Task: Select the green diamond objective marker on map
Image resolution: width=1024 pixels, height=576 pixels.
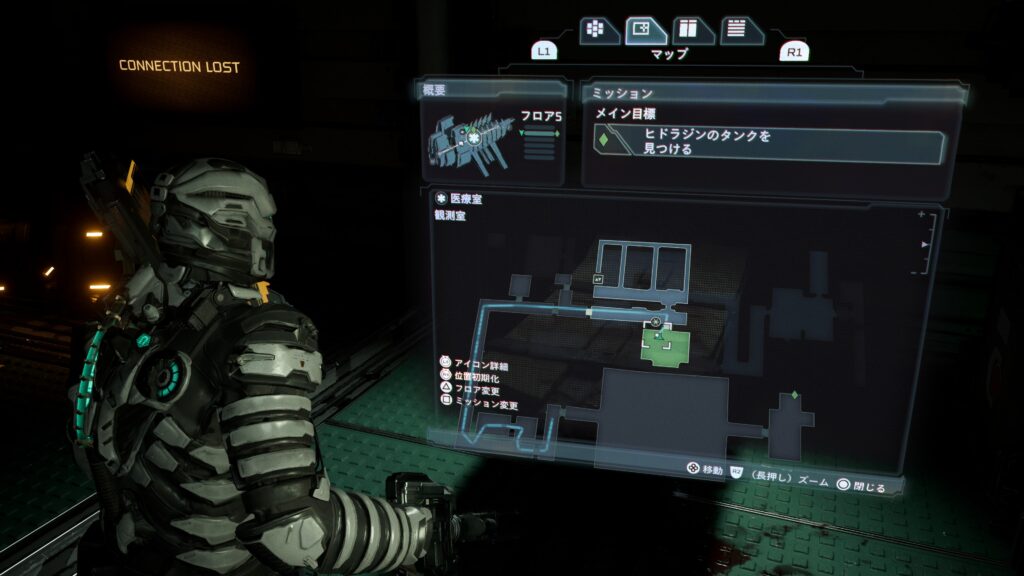Action: [x=795, y=395]
